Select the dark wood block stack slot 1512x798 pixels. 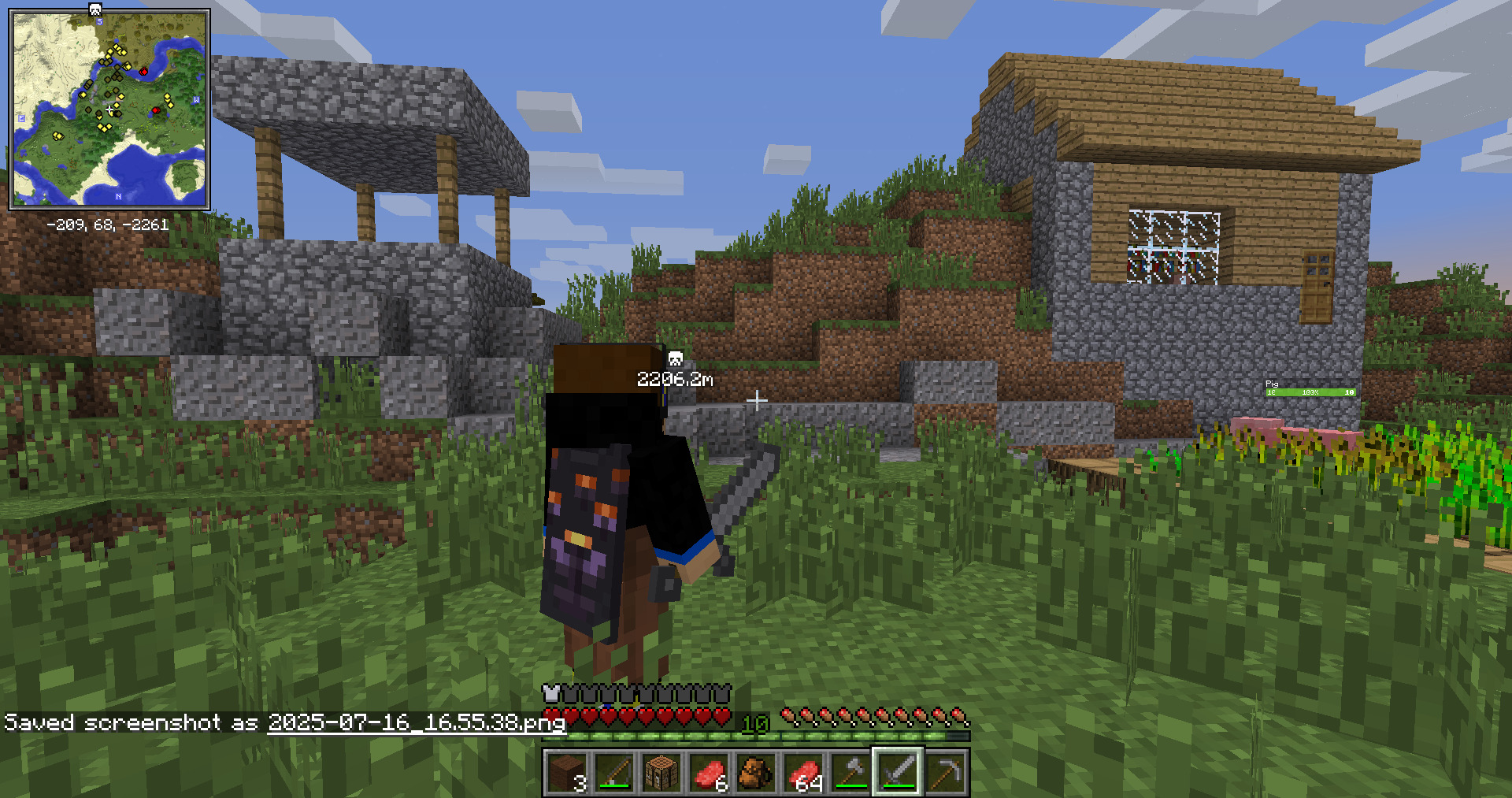tap(567, 772)
